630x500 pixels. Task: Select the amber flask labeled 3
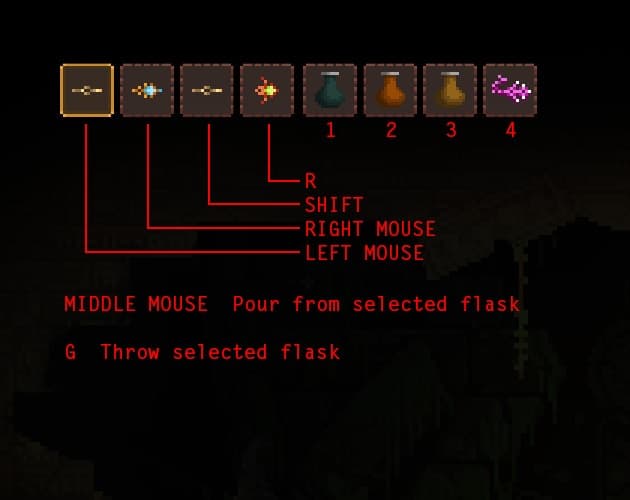pyautogui.click(x=450, y=90)
